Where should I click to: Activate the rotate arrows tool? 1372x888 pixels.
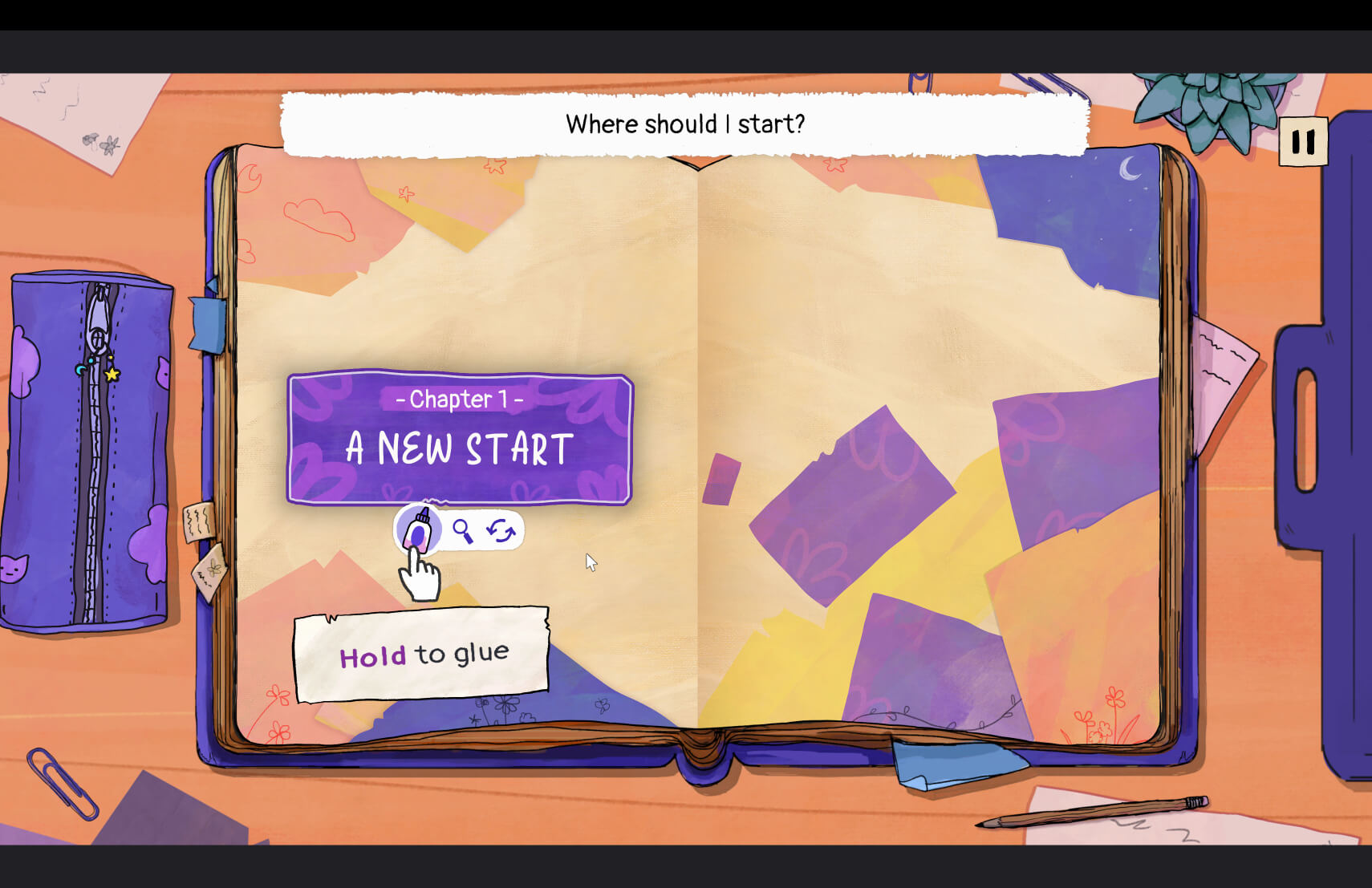pos(501,530)
